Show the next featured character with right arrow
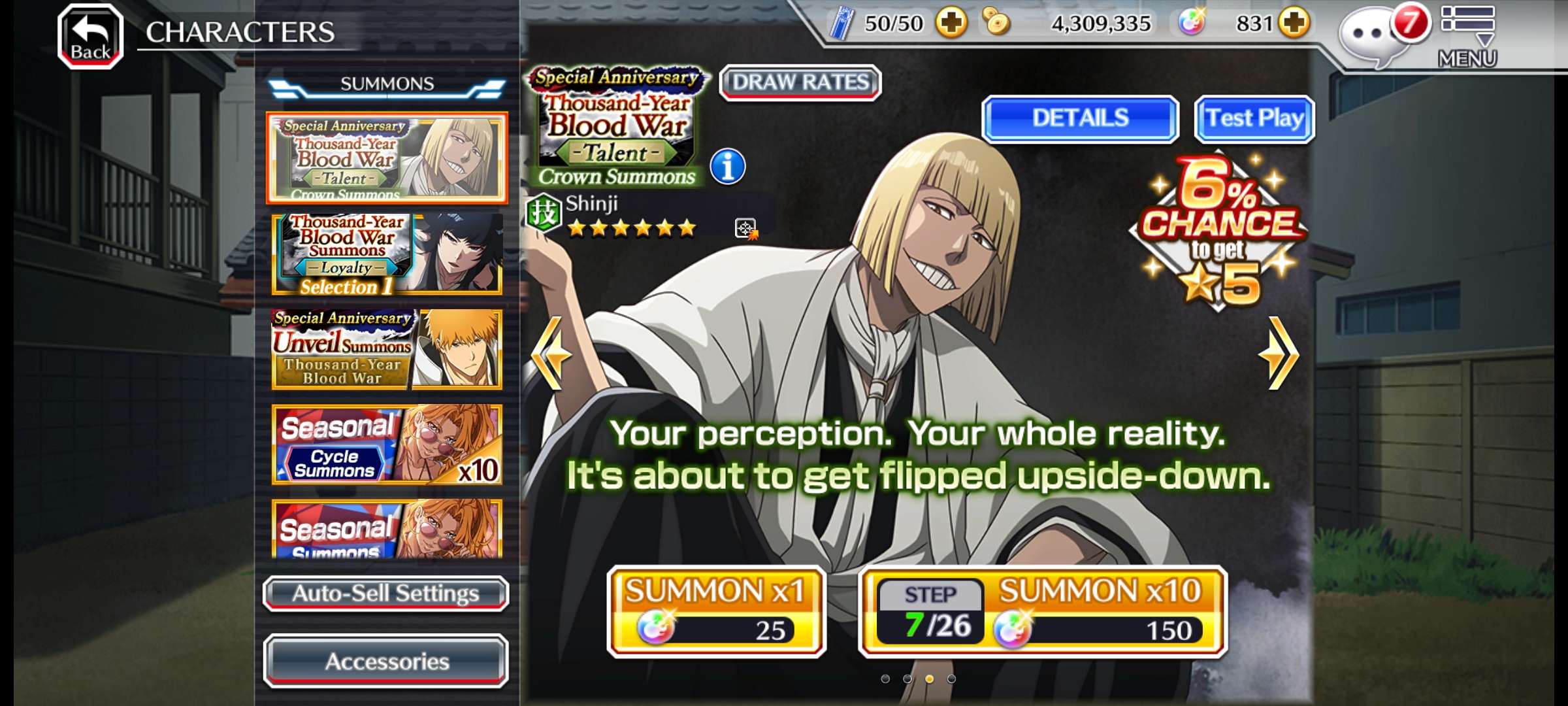This screenshot has height=706, width=1568. click(1278, 354)
